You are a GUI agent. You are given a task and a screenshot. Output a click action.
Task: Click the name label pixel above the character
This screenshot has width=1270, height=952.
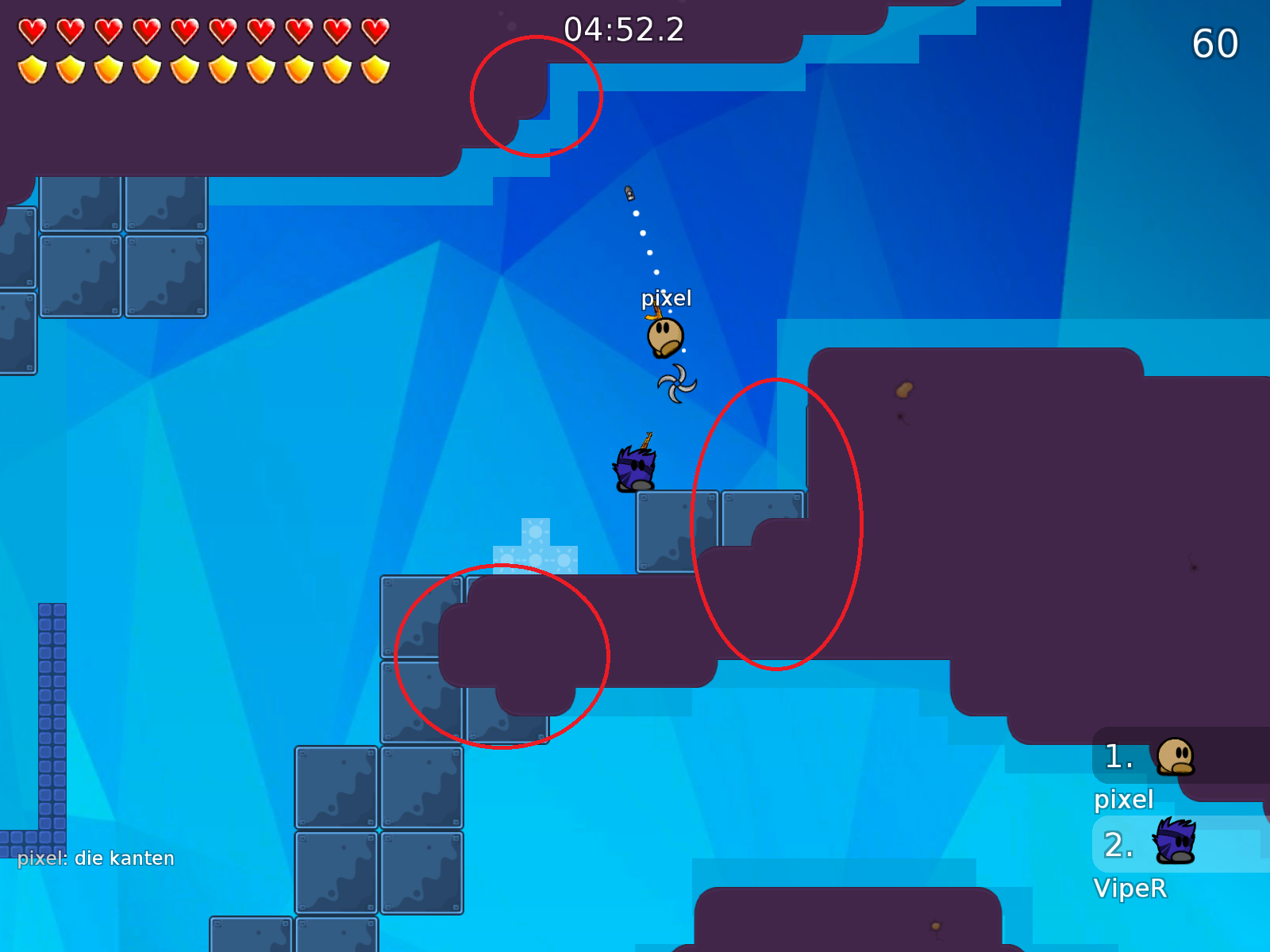coord(667,297)
